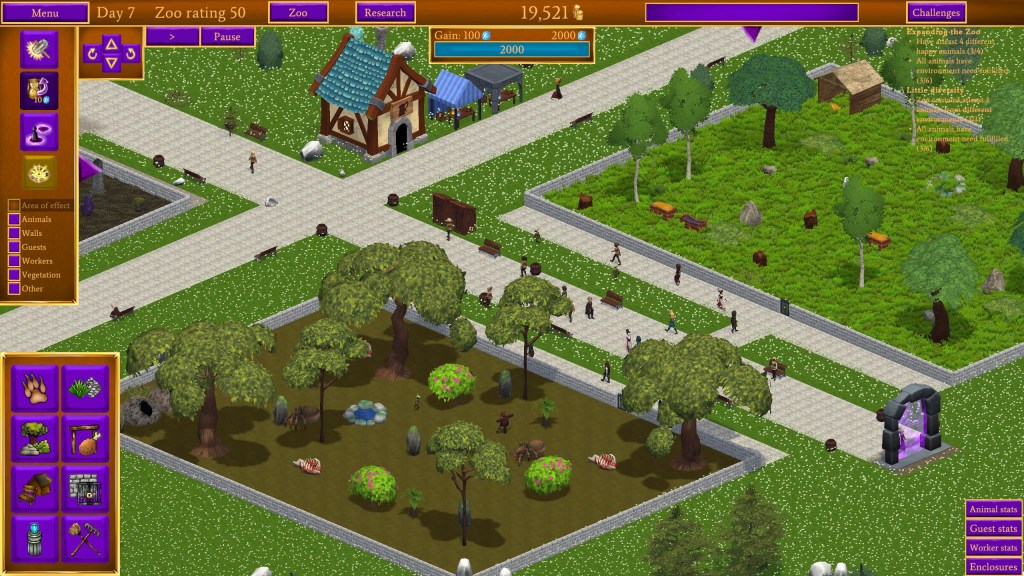
Task: Toggle the Animals visibility checkbox
Action: point(14,219)
